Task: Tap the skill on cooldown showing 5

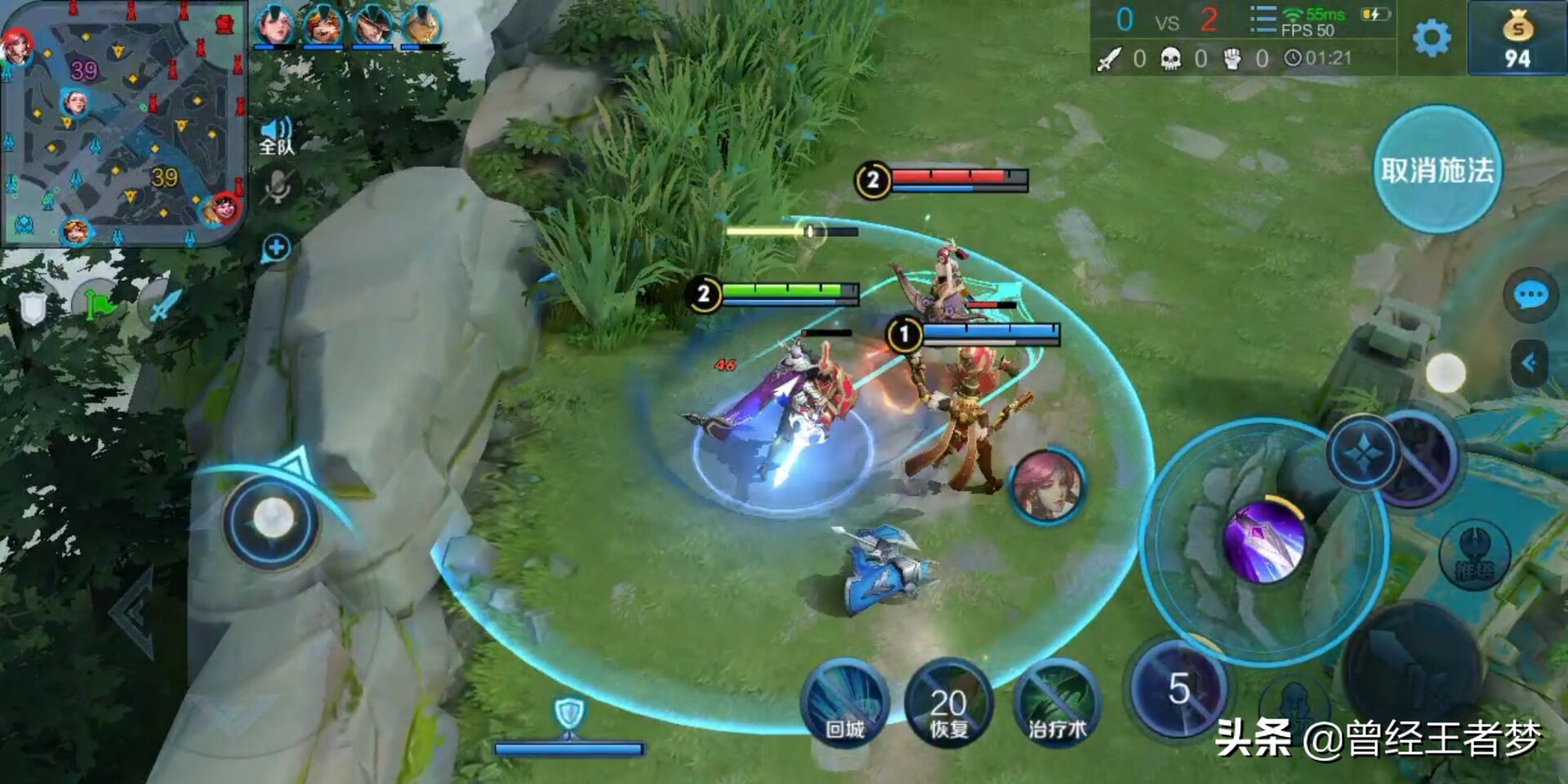Action: click(1178, 688)
